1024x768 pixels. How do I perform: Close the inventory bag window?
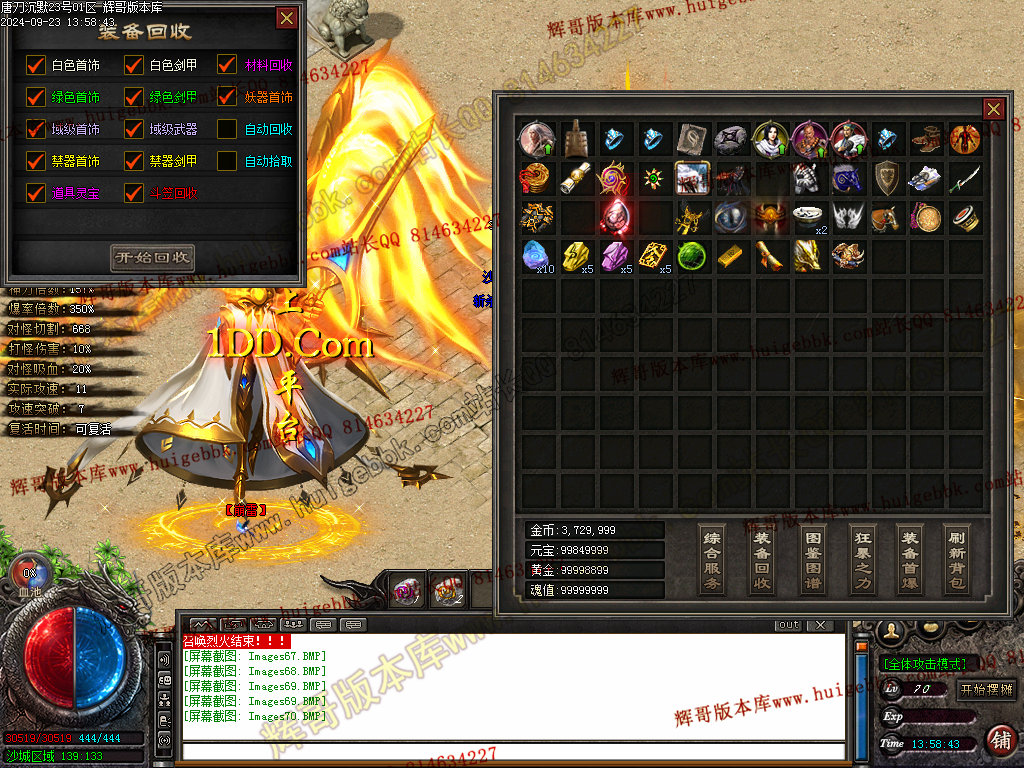point(993,109)
